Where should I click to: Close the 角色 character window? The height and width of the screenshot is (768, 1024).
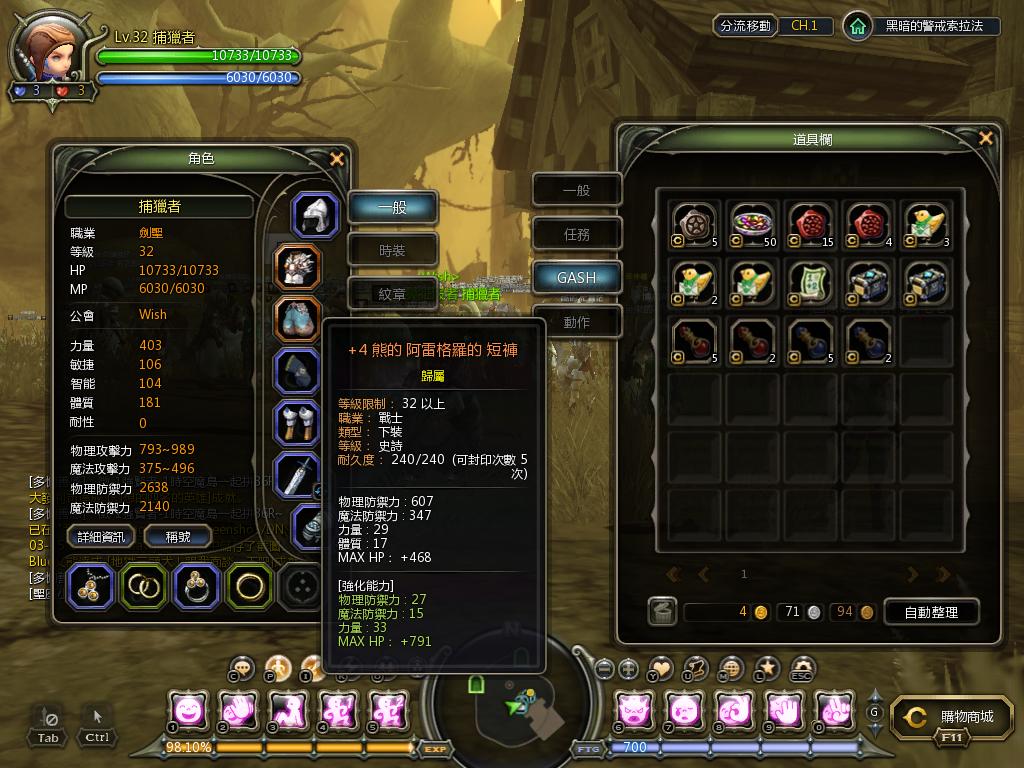pyautogui.click(x=337, y=159)
